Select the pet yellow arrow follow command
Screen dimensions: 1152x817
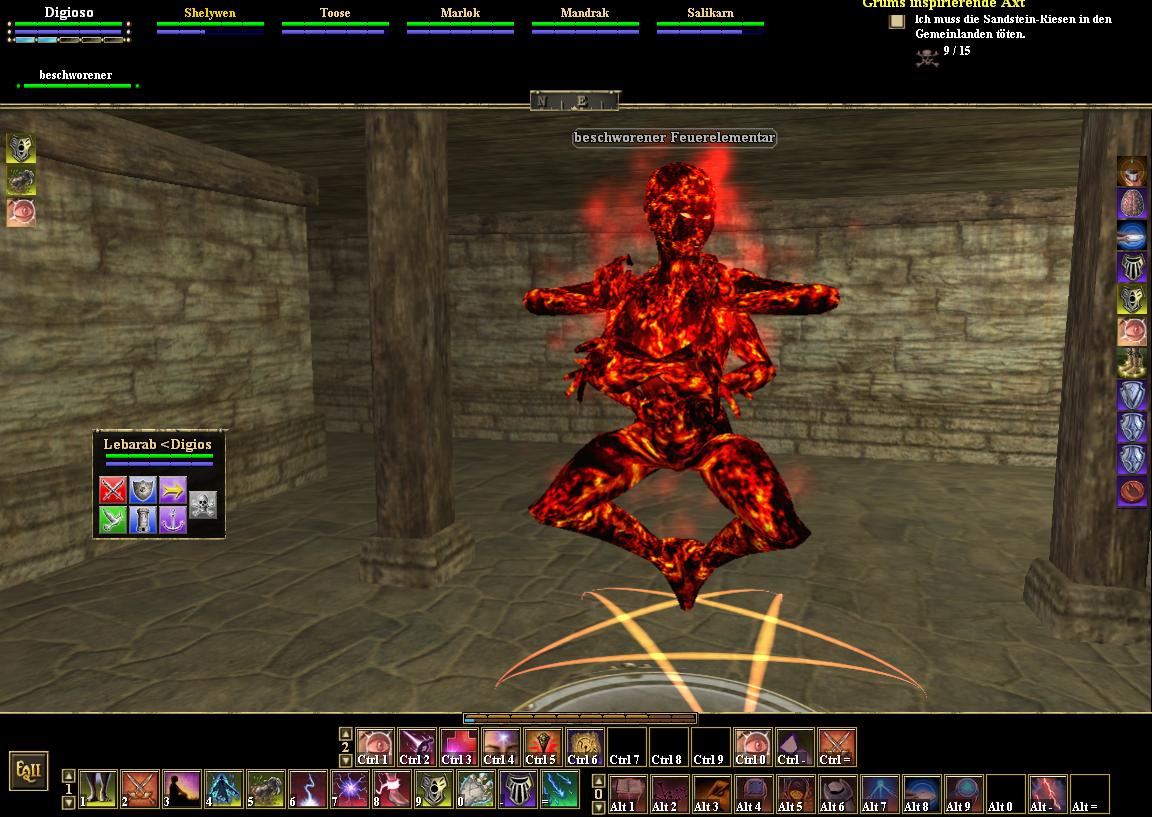coord(173,490)
